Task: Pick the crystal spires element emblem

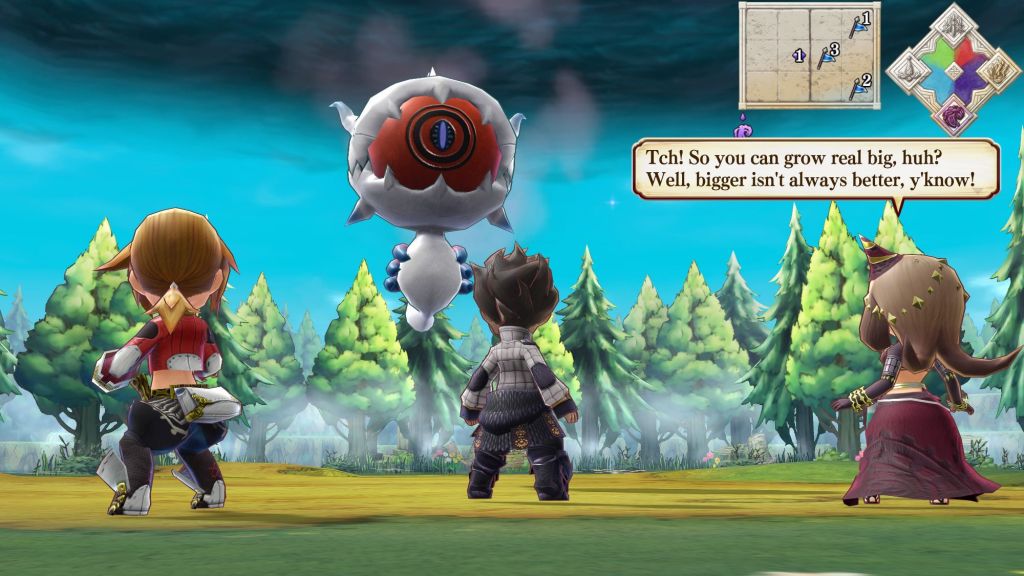Action: coord(953,26)
